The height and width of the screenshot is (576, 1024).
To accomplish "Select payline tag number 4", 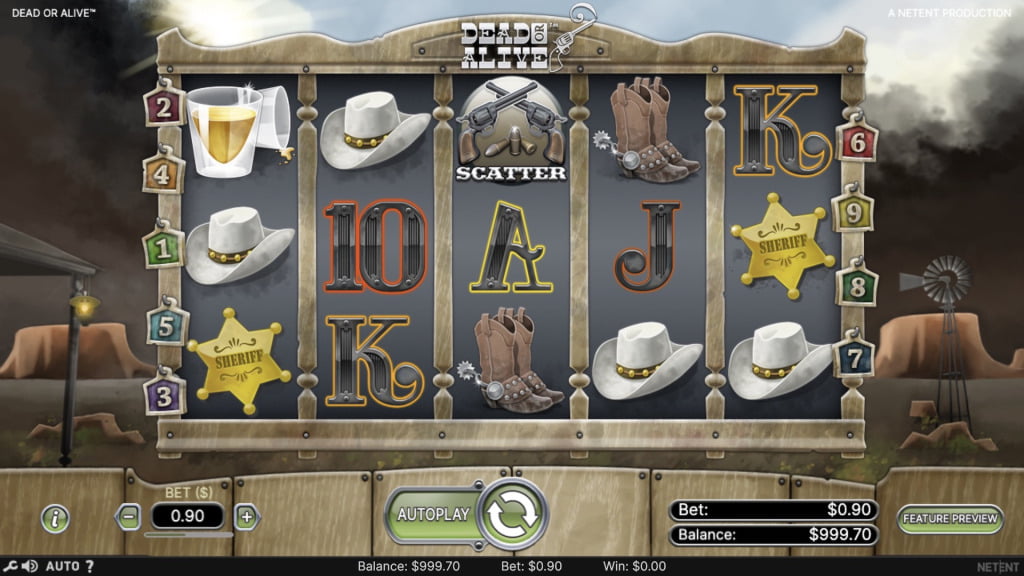I will coord(164,172).
